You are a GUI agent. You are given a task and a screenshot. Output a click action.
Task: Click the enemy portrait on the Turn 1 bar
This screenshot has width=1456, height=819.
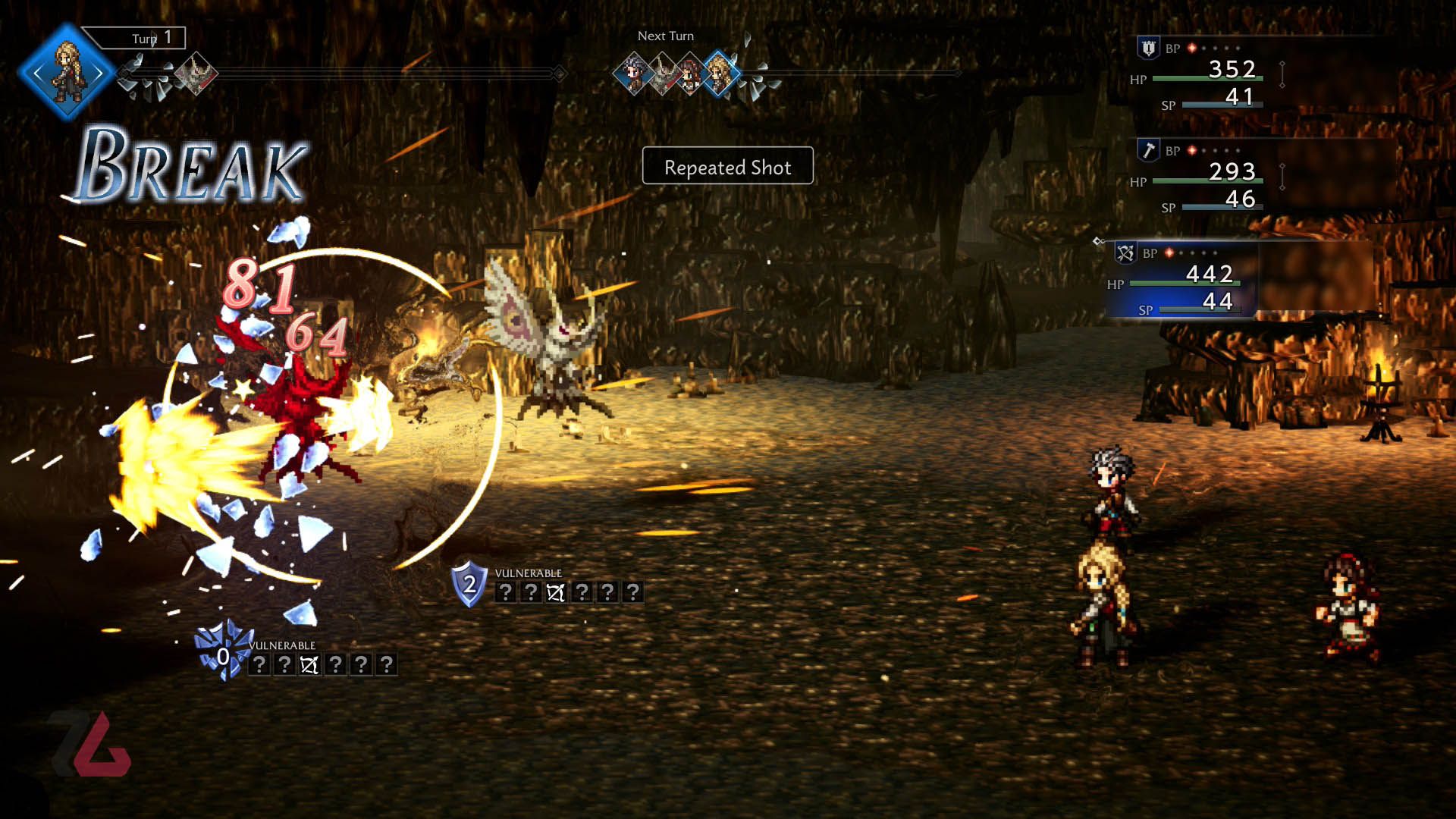[196, 74]
